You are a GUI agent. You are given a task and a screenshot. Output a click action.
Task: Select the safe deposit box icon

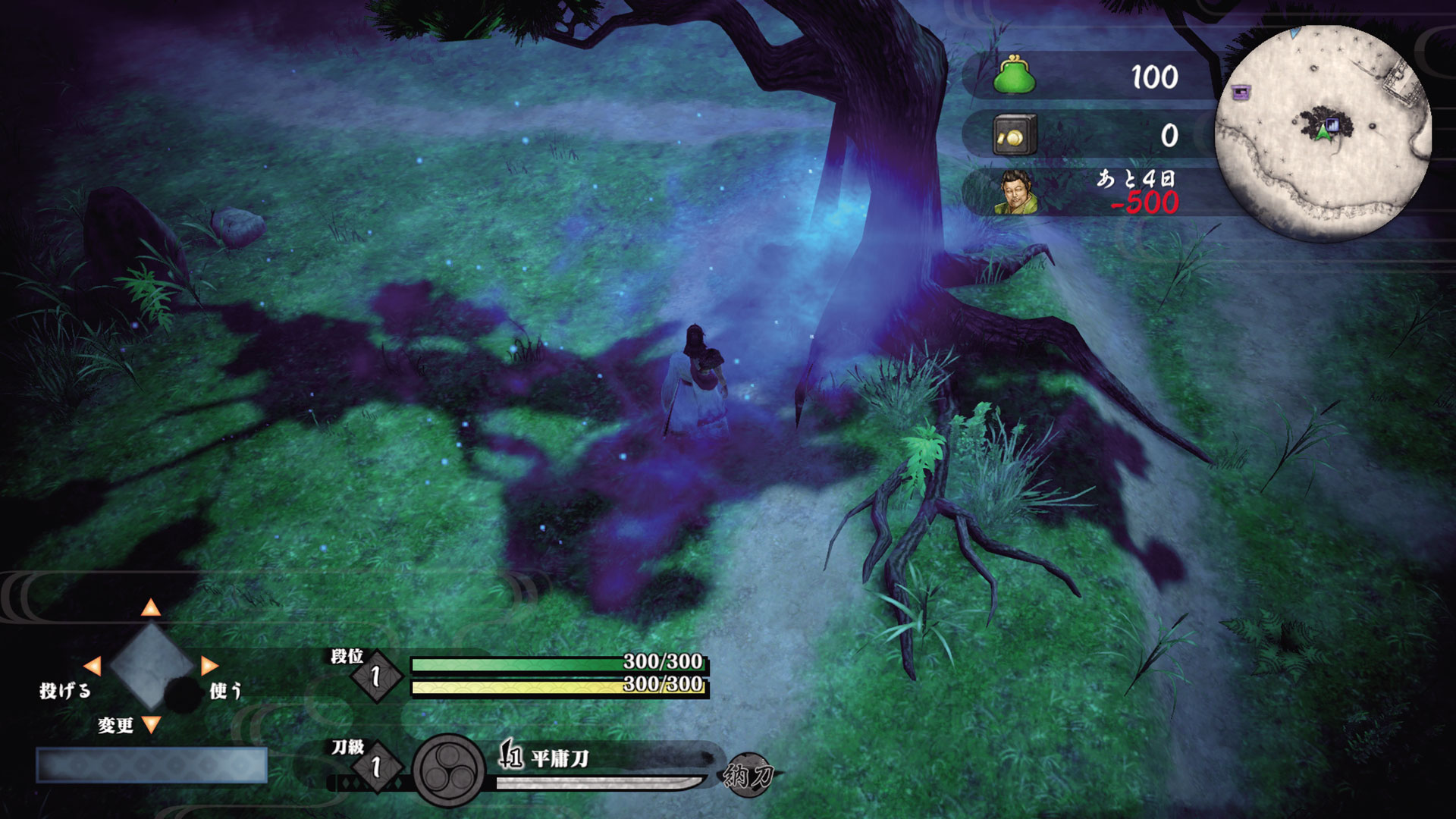pyautogui.click(x=1015, y=136)
